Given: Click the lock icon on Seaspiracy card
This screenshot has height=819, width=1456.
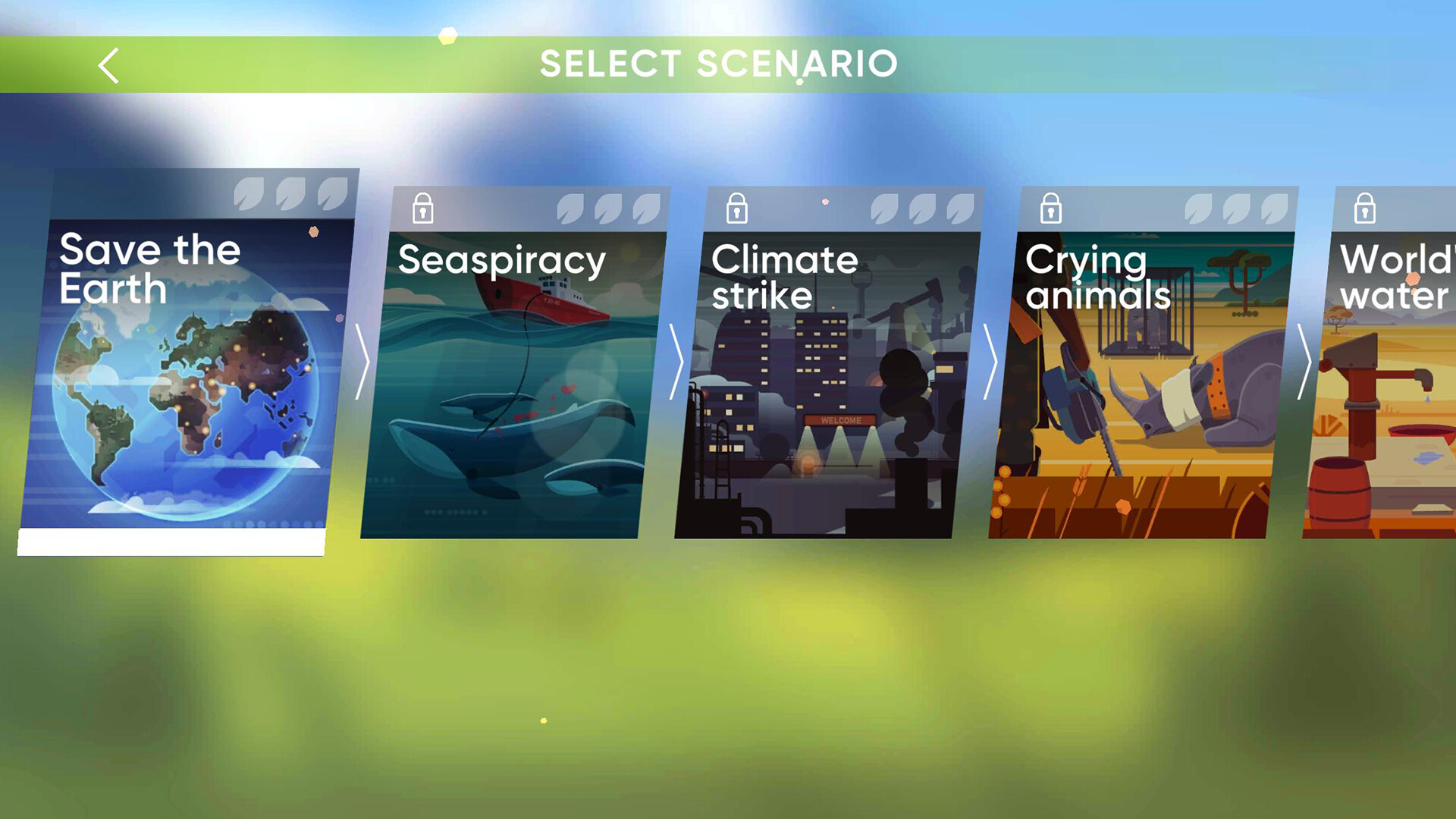Looking at the screenshot, I should [422, 208].
